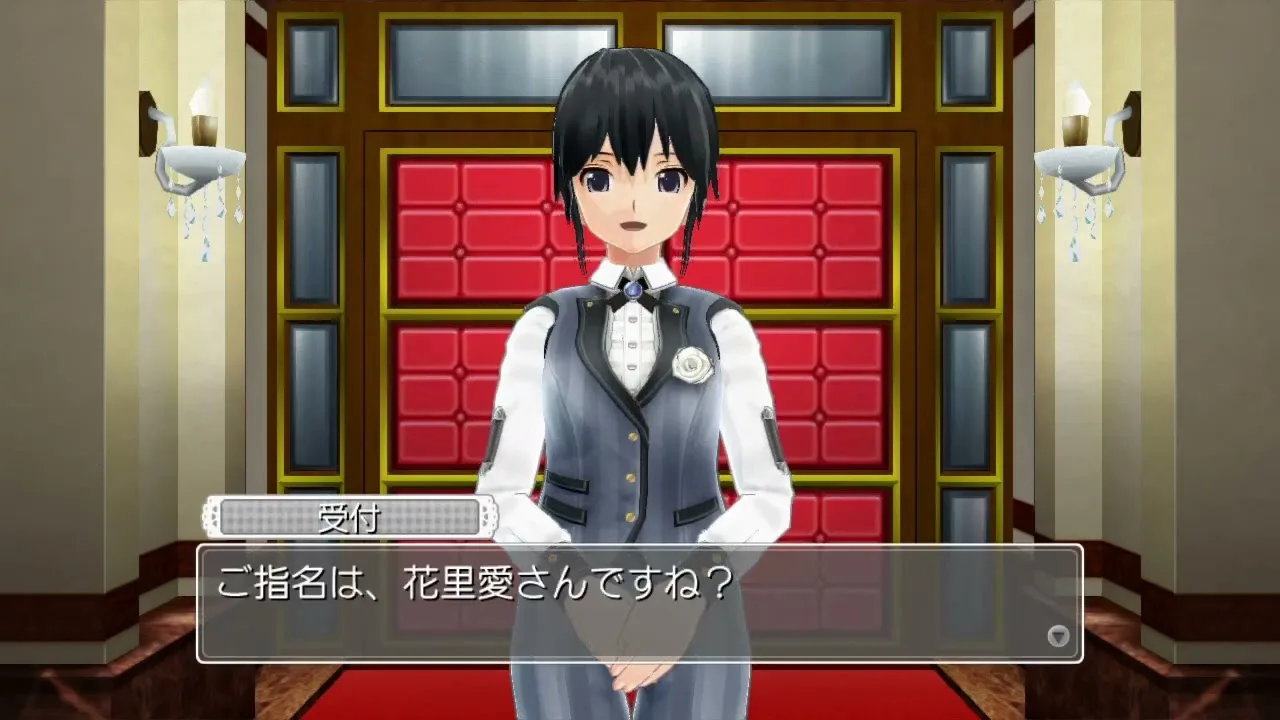
Task: Advance dialogue with the down-arrow indicator
Action: coord(1057,636)
